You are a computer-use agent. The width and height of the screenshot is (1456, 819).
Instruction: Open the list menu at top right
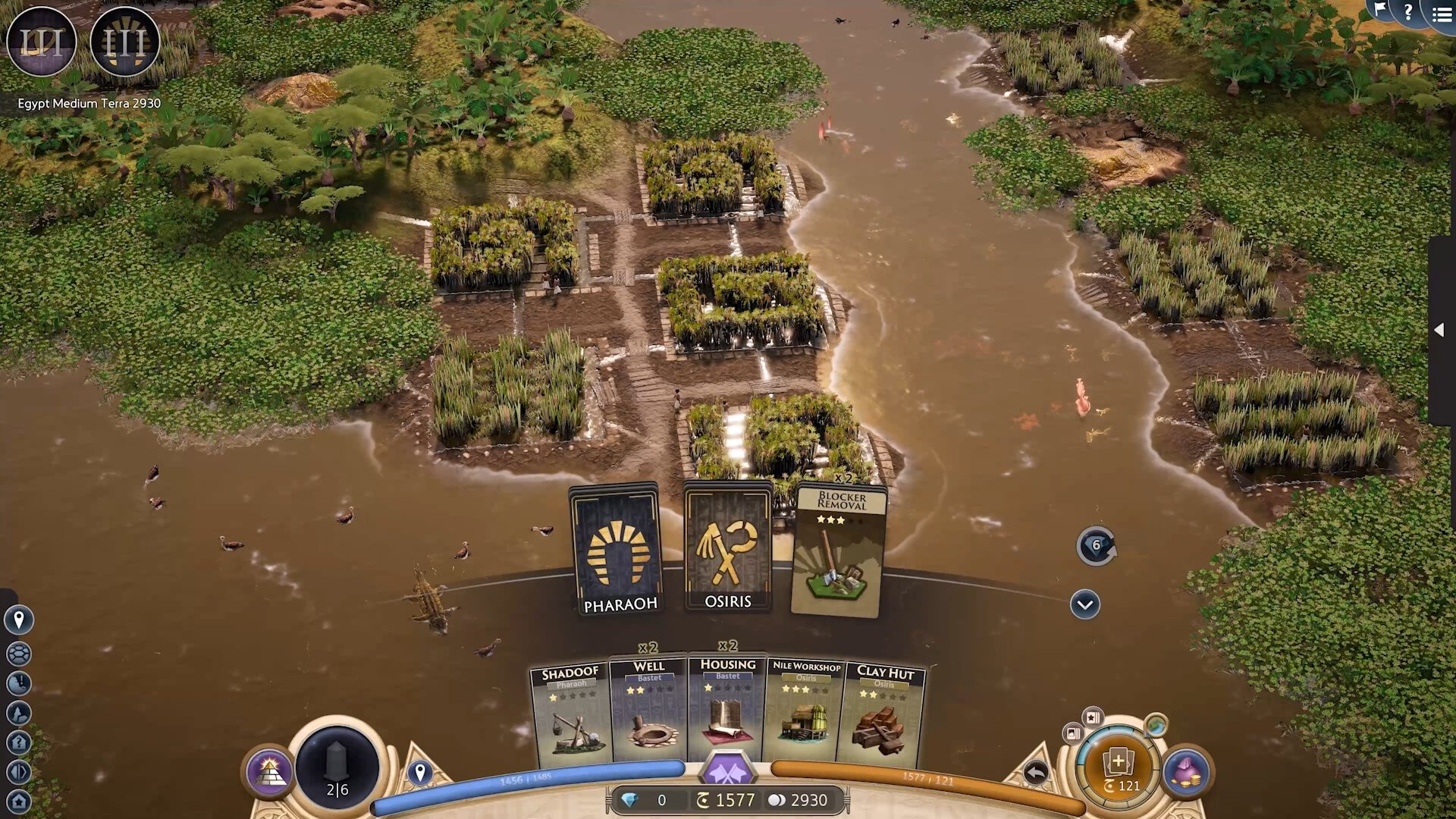(x=1442, y=14)
